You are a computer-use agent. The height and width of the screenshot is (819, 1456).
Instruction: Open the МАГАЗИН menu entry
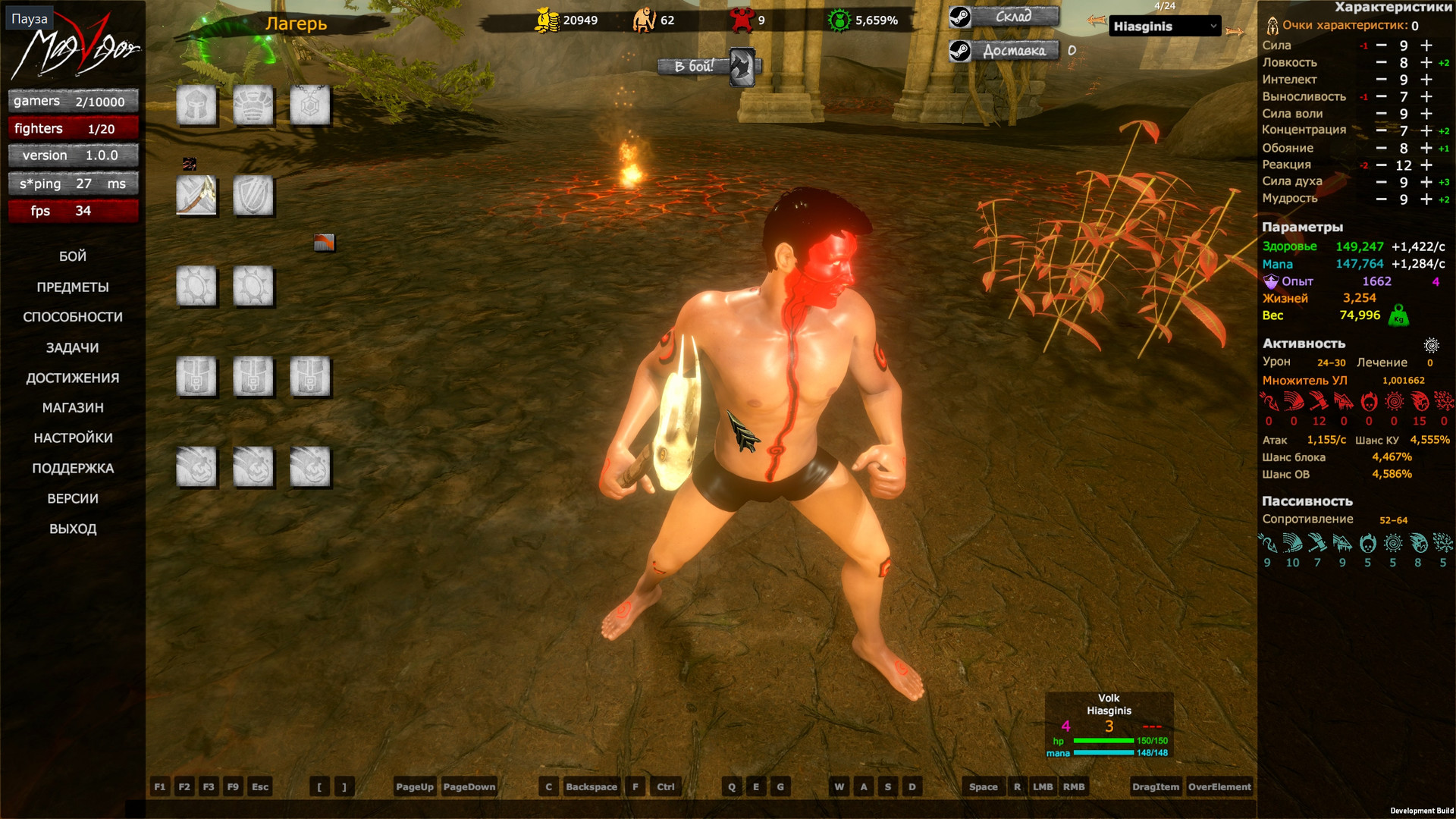(72, 407)
